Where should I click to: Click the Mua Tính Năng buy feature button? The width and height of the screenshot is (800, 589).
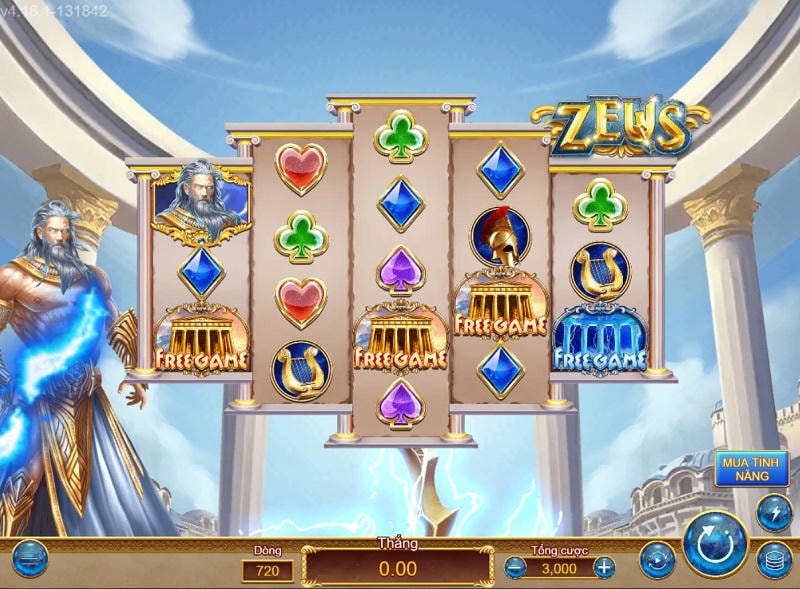point(751,469)
